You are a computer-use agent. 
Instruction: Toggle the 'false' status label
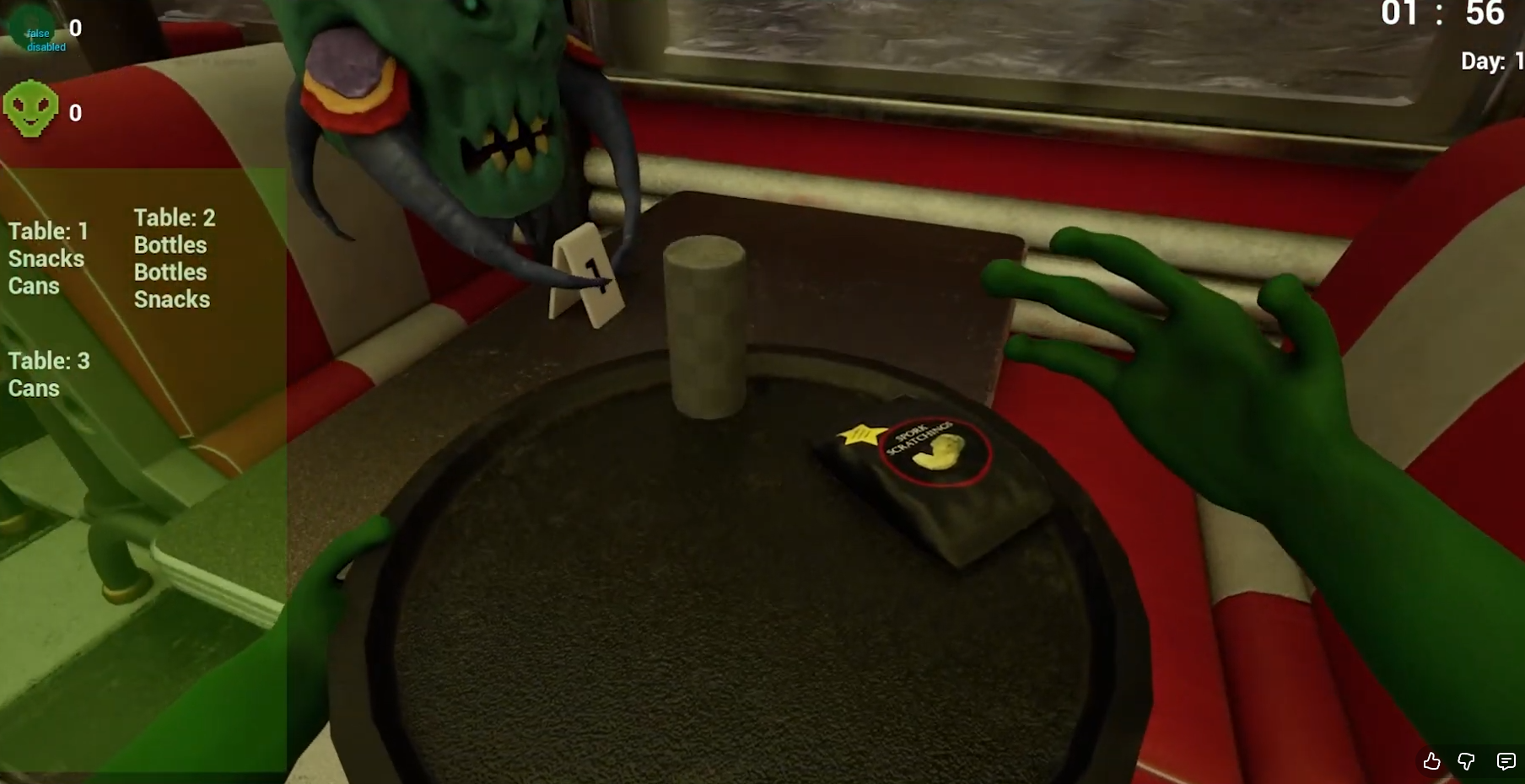[x=37, y=34]
